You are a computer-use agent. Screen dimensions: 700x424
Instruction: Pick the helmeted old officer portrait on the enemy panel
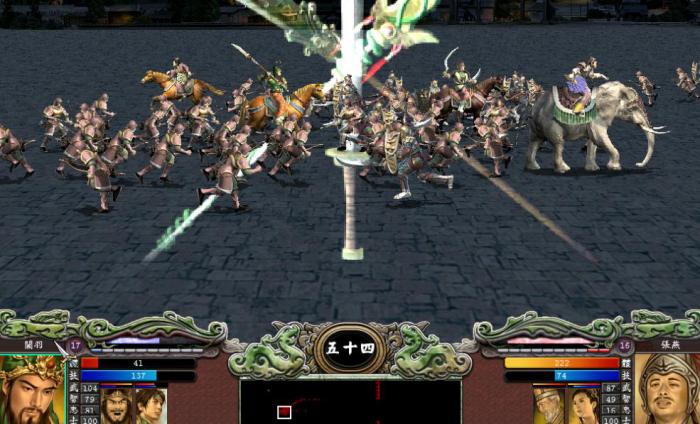[x=548, y=405]
